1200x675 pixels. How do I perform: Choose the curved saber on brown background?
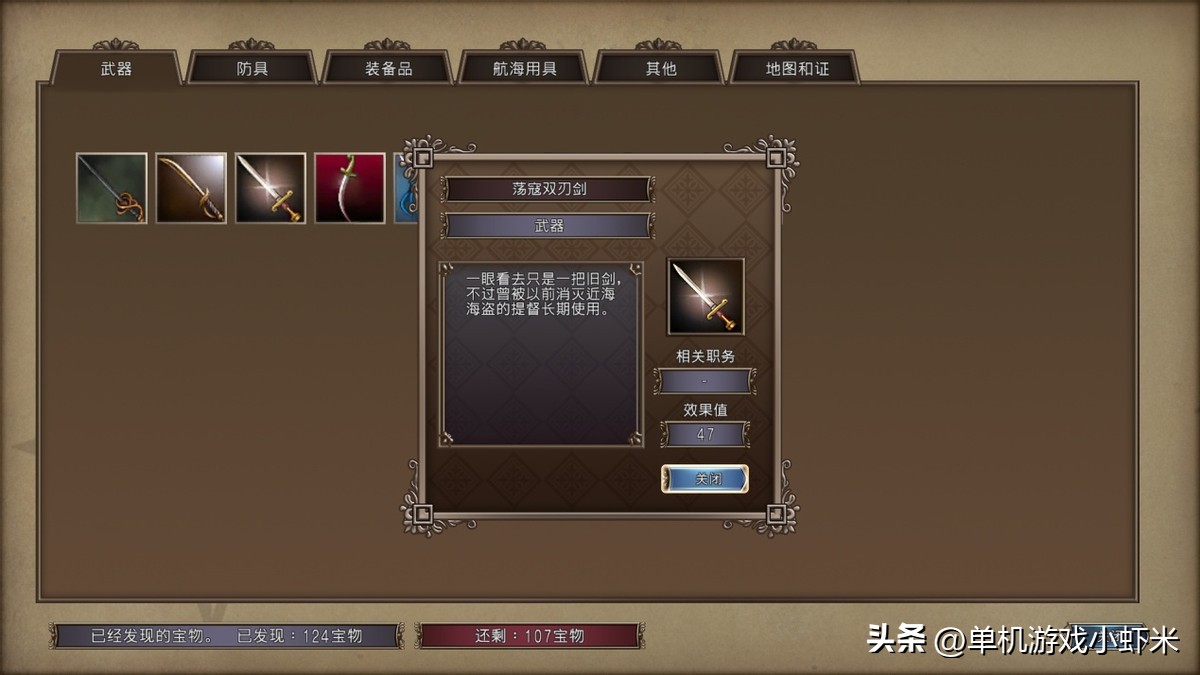tap(191, 188)
